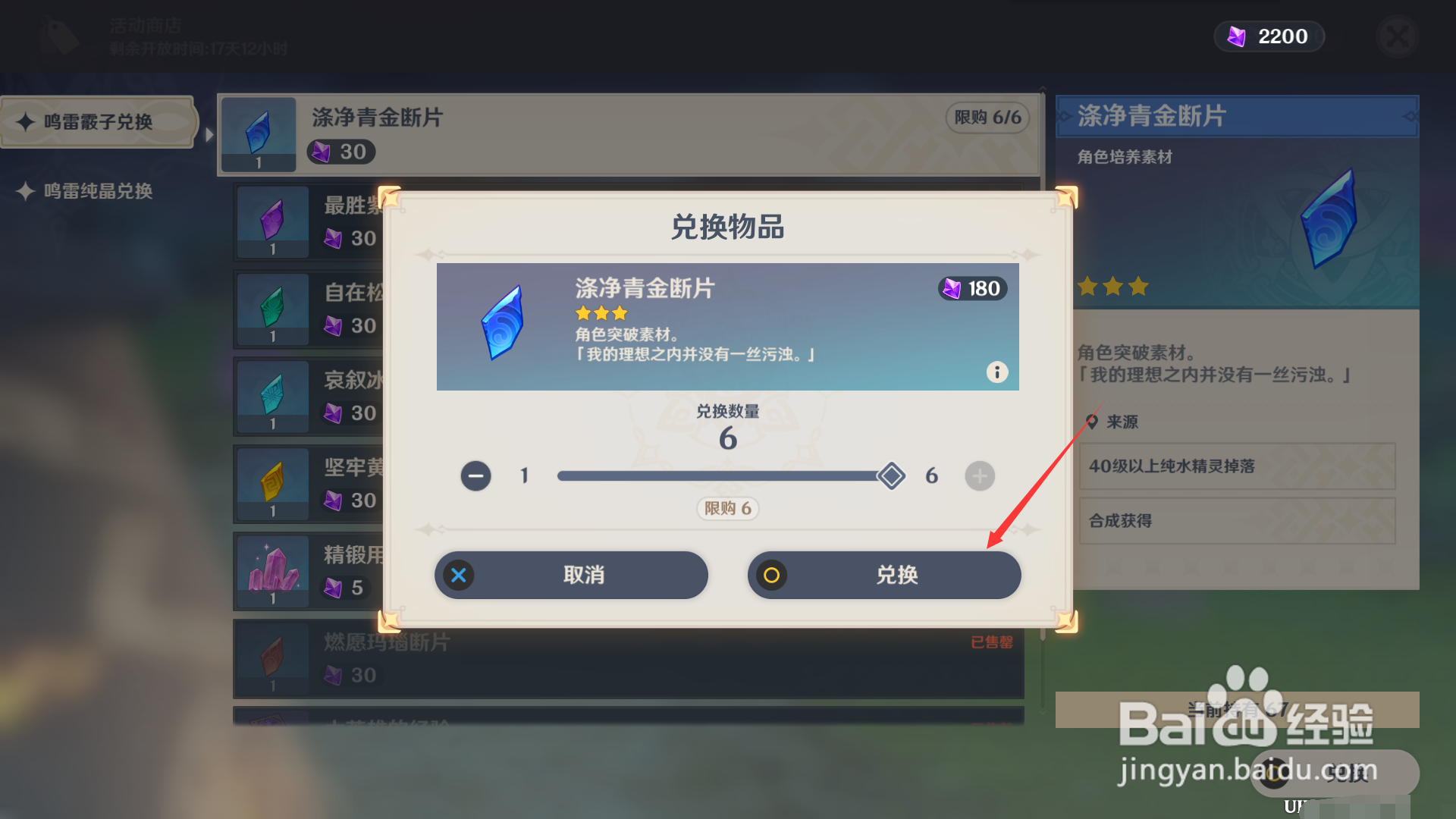1456x819 pixels.
Task: Select the 涤净青金断片 item thumbnail
Action: point(258,134)
